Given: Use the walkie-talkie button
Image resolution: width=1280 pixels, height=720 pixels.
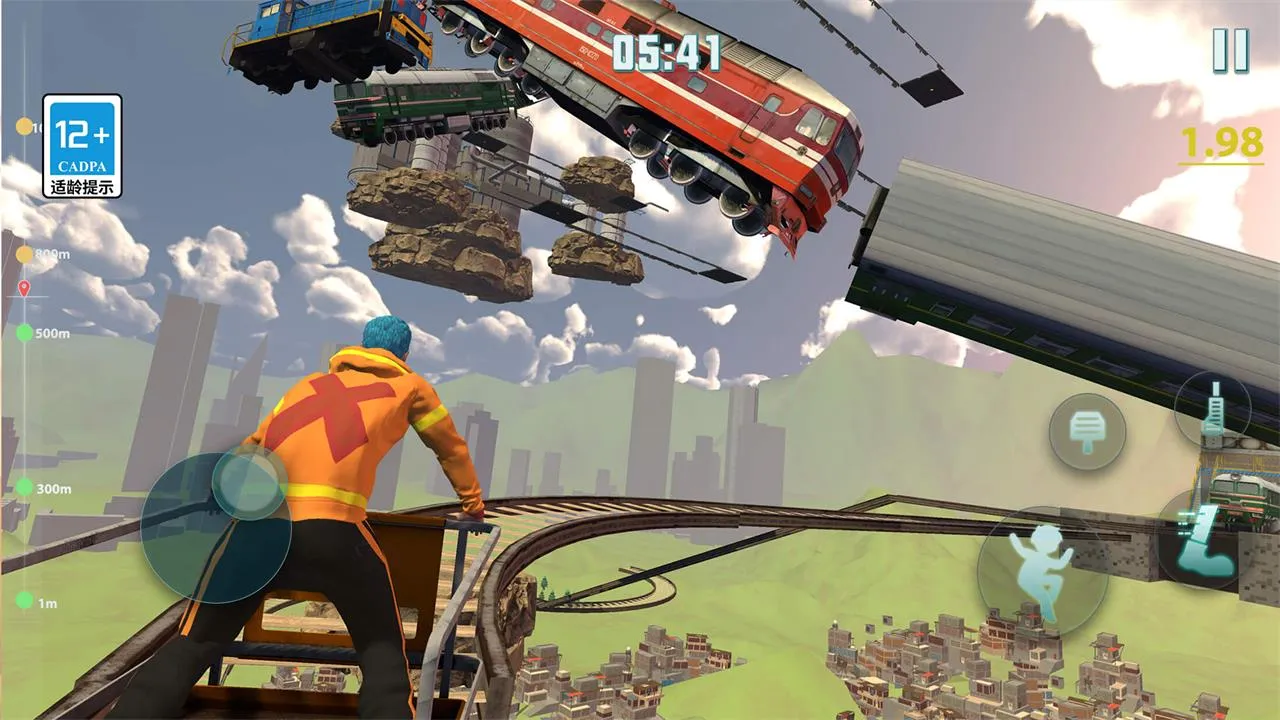Looking at the screenshot, I should click(x=1213, y=409).
